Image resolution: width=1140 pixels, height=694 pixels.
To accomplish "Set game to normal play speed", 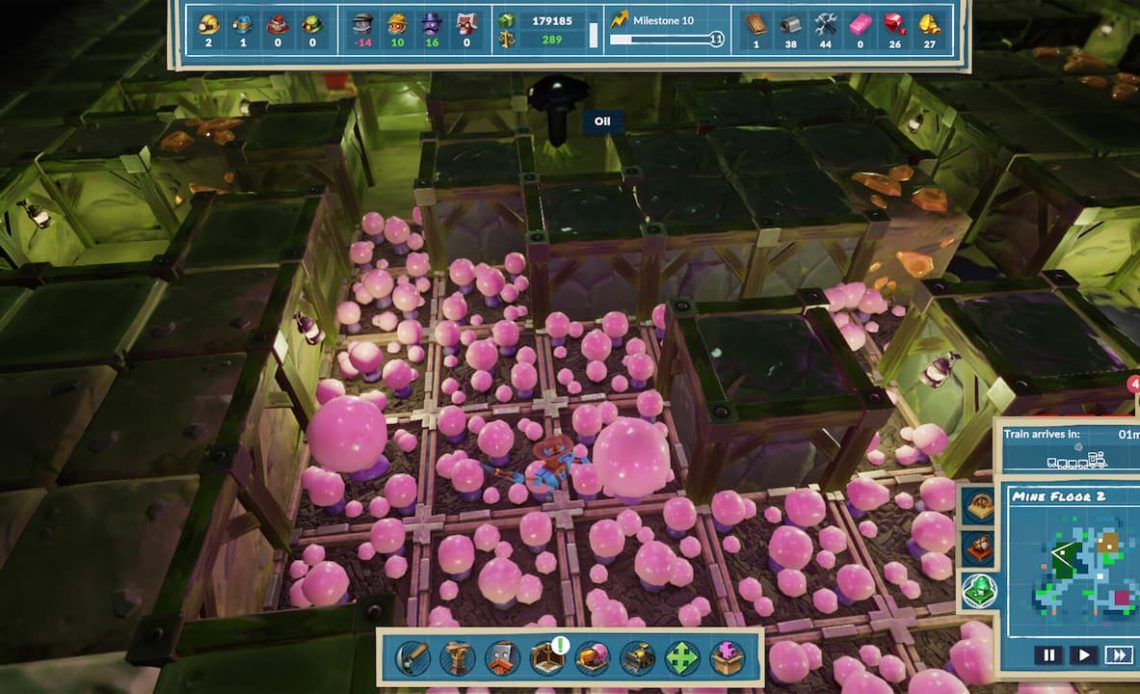I will pos(1083,655).
